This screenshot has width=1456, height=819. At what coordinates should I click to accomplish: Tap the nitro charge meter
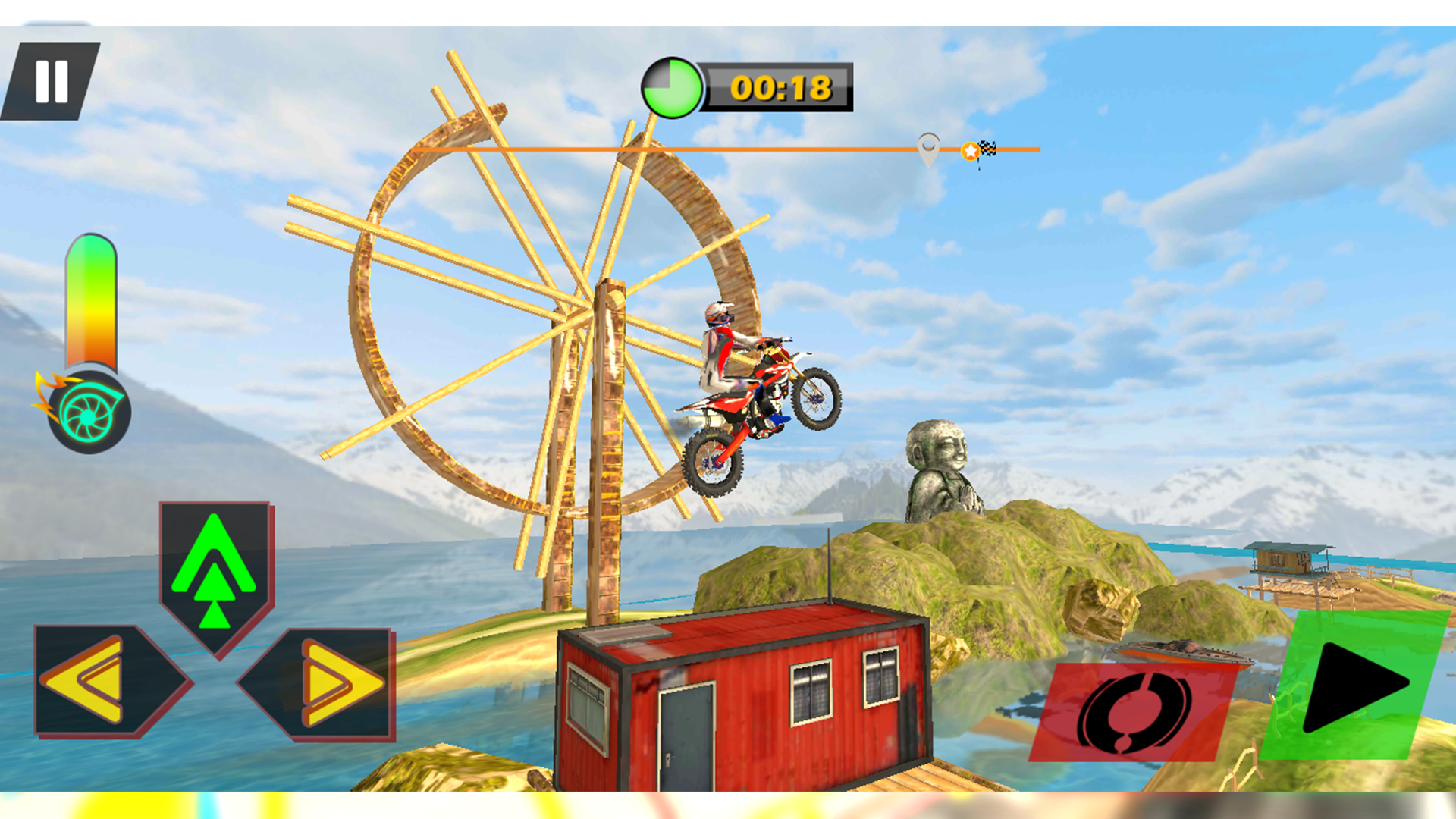point(93,303)
